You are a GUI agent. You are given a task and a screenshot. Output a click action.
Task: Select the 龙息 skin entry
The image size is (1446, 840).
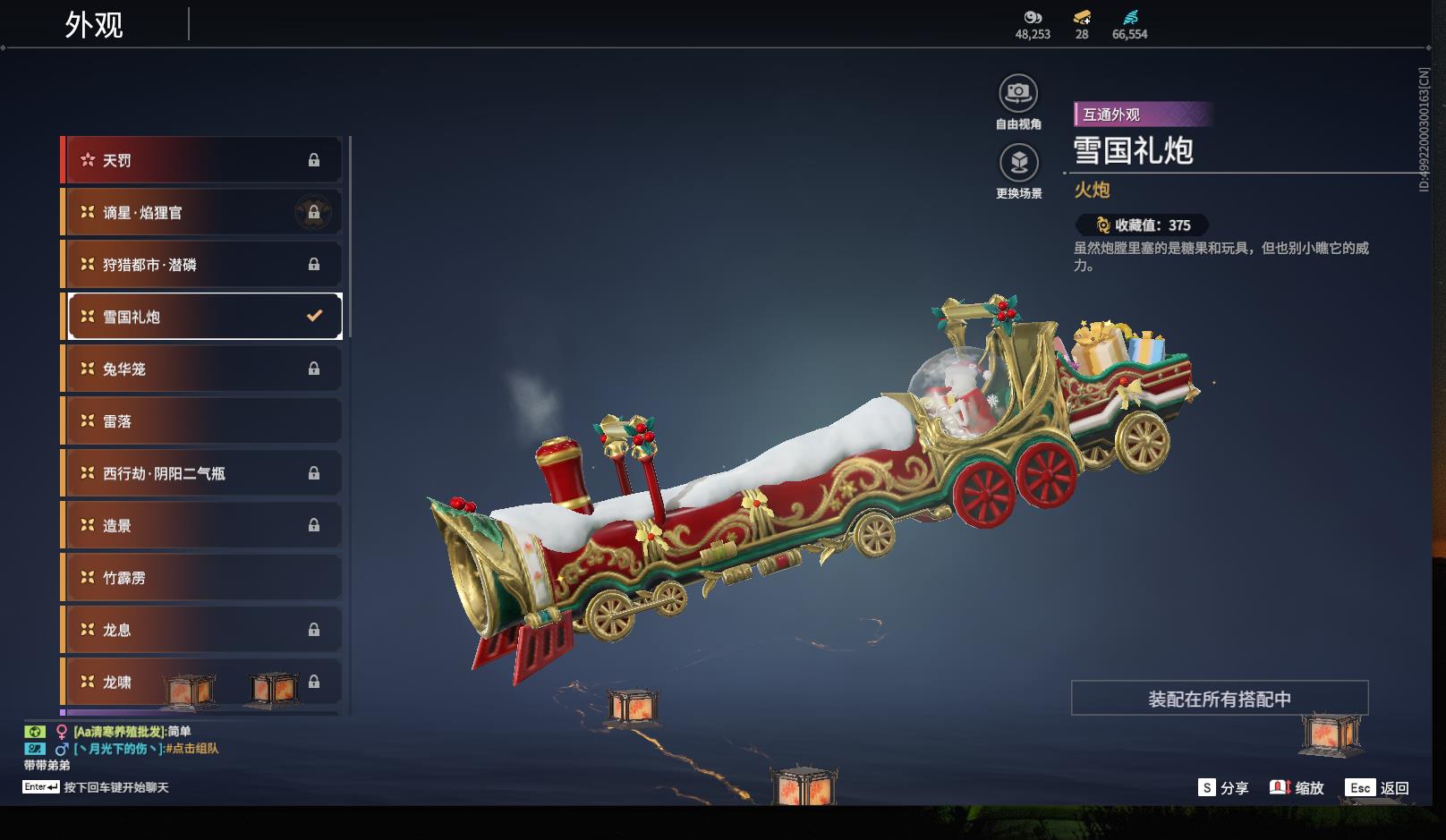coord(203,630)
